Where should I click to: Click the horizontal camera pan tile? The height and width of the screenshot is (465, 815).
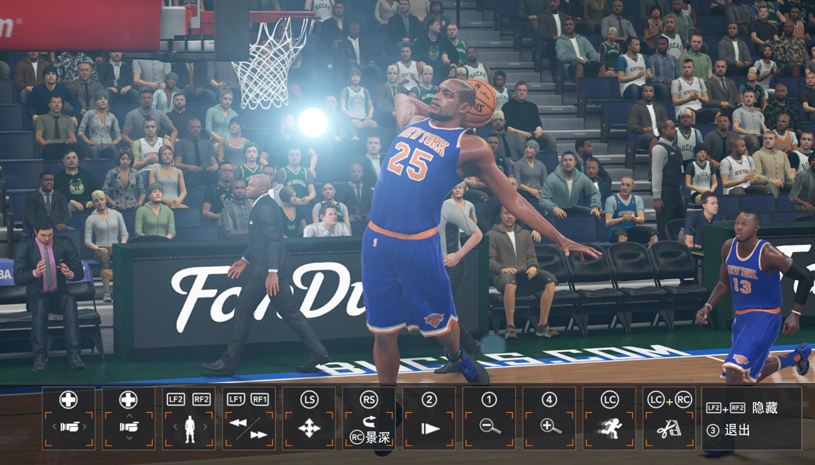68,418
